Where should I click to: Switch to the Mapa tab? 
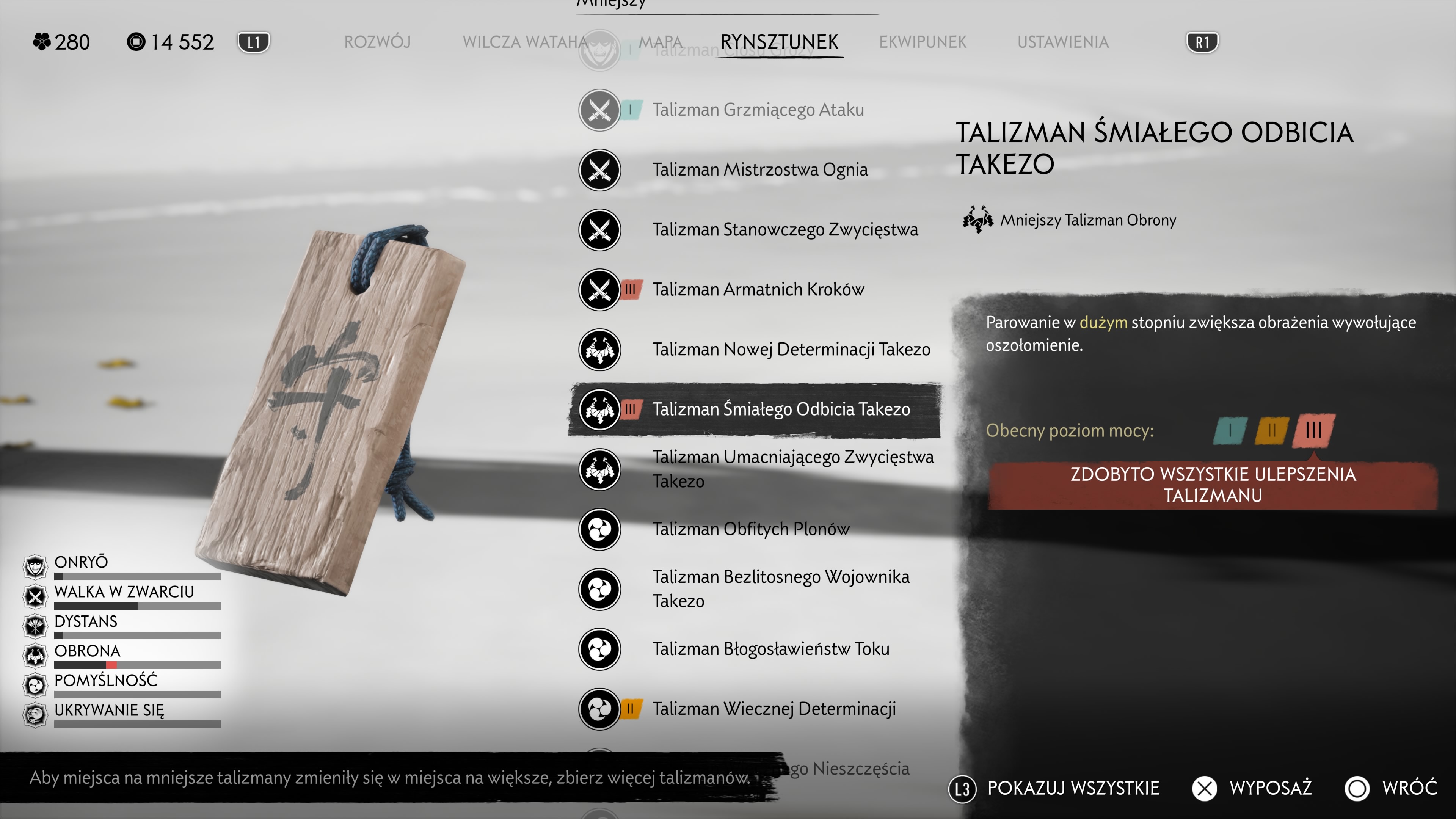(660, 42)
